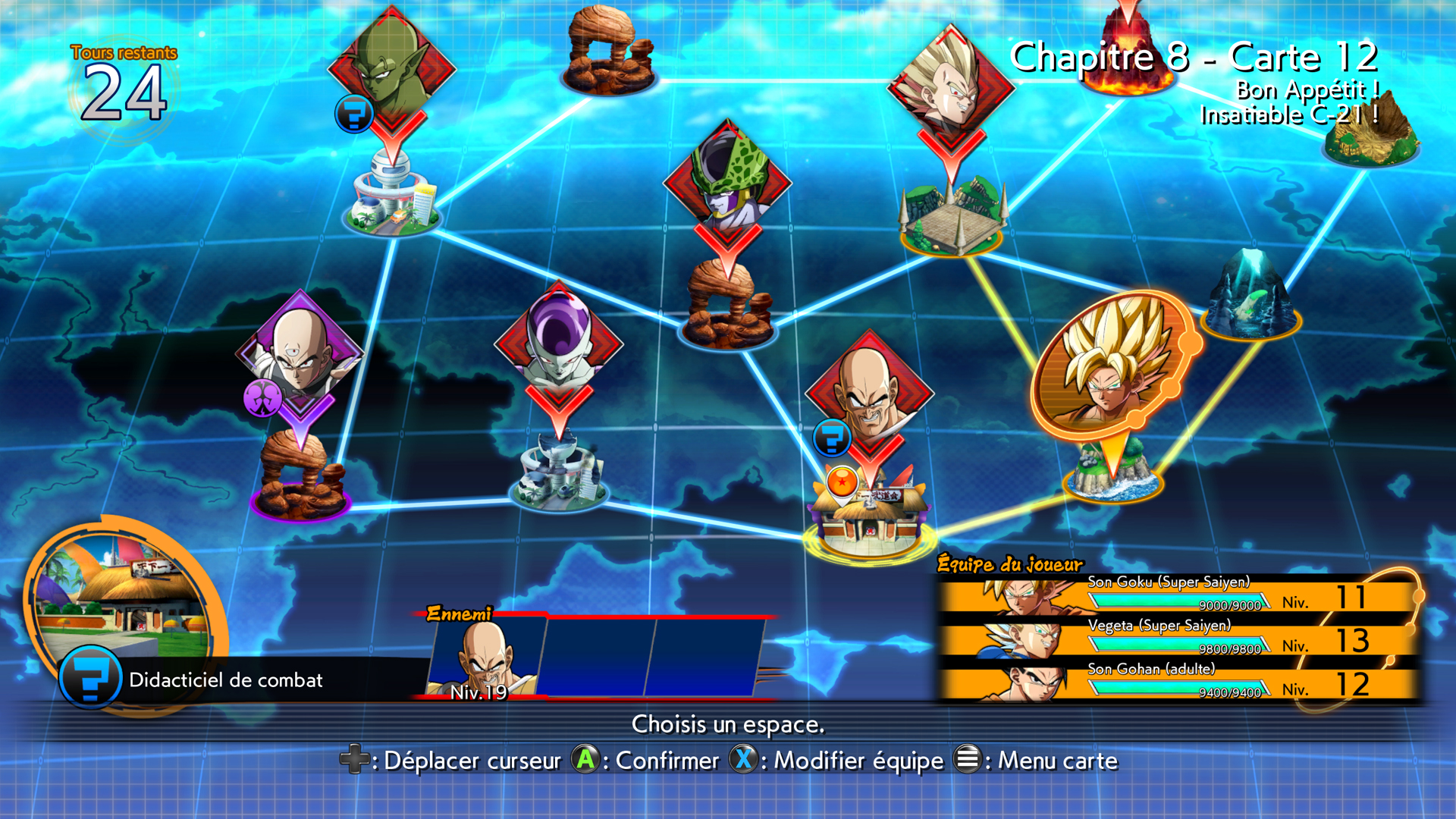Open the Didacticiel de combat tutorial icon
The image size is (1456, 819).
91,677
